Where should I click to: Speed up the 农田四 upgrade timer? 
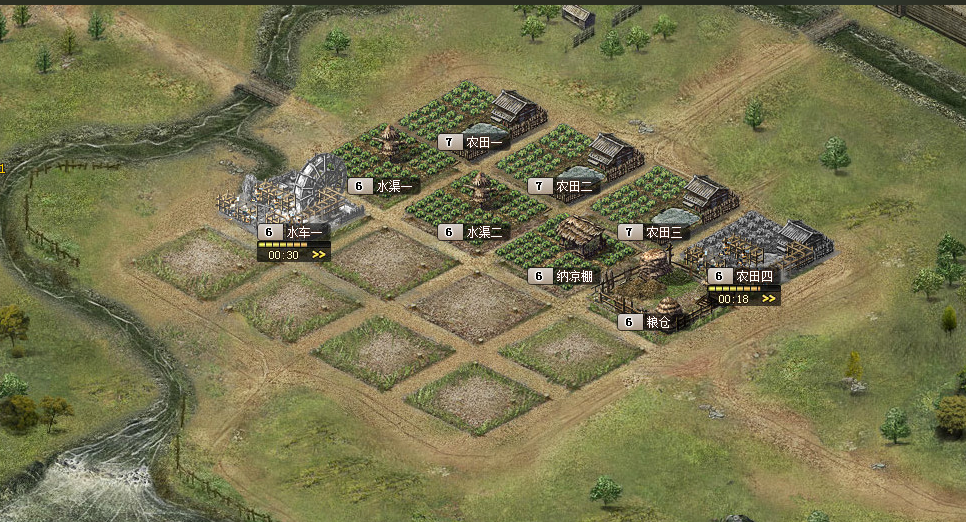[x=769, y=299]
